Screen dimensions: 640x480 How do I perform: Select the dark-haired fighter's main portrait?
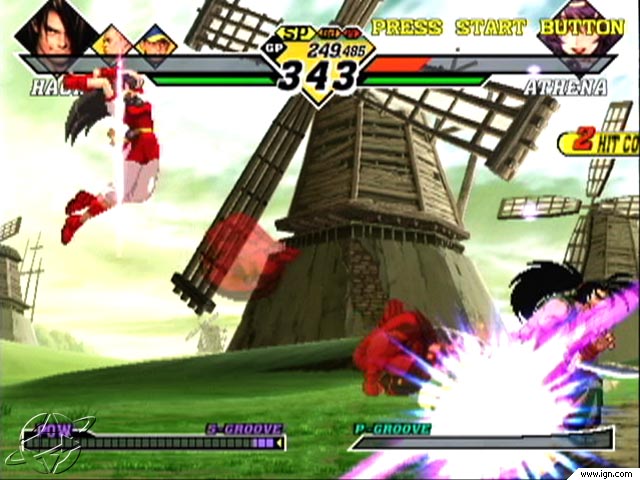coord(55,31)
